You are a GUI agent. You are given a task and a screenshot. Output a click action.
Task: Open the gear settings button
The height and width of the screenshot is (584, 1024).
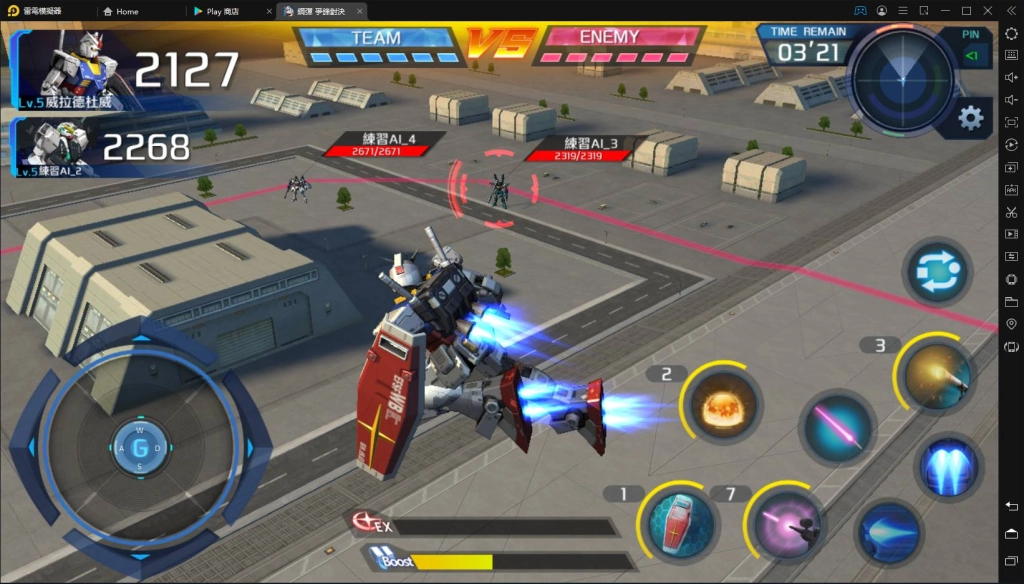click(970, 118)
